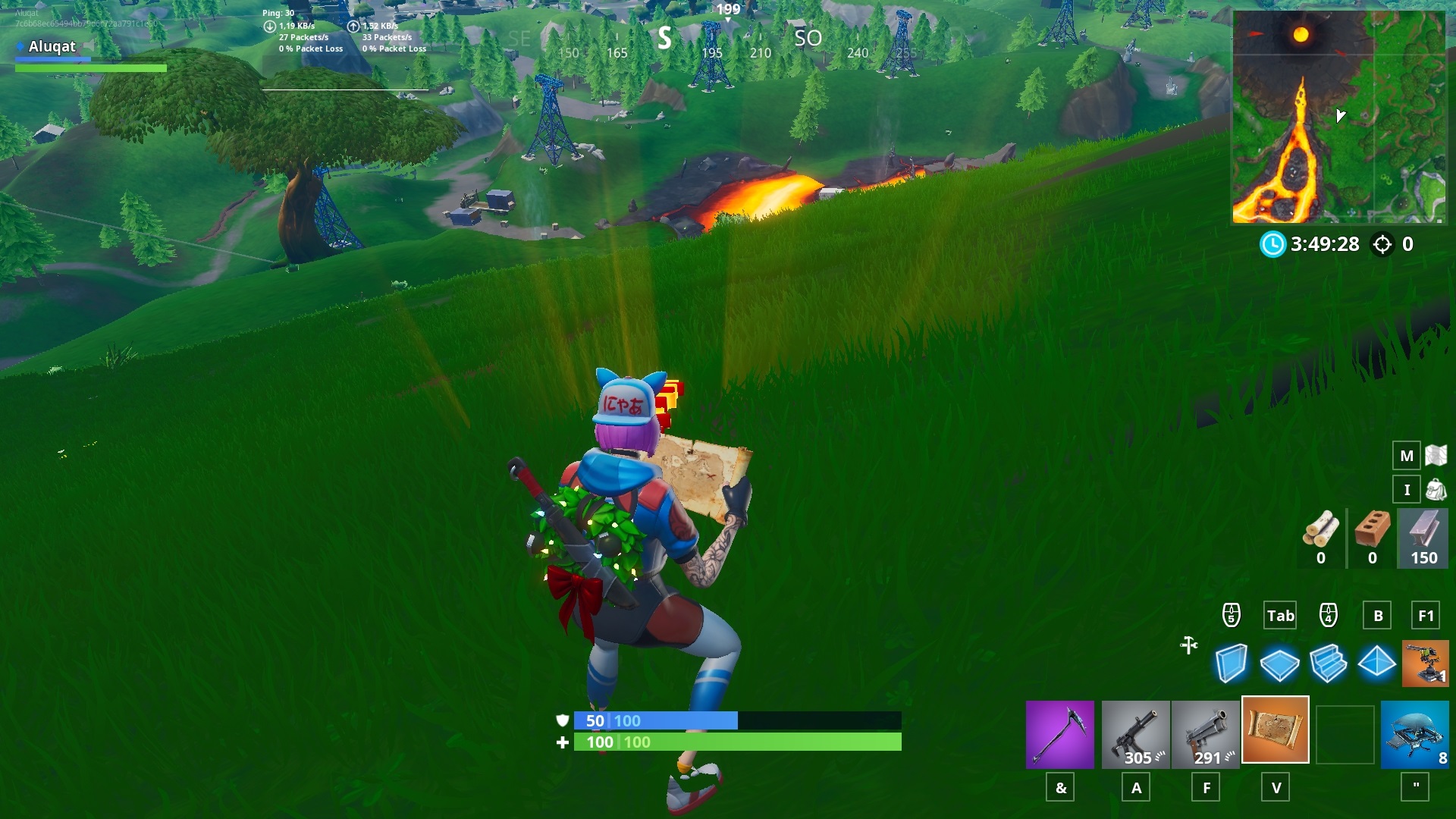Viewport: 1456px width, 819px height.
Task: Click the blue shield bar
Action: tap(667, 721)
